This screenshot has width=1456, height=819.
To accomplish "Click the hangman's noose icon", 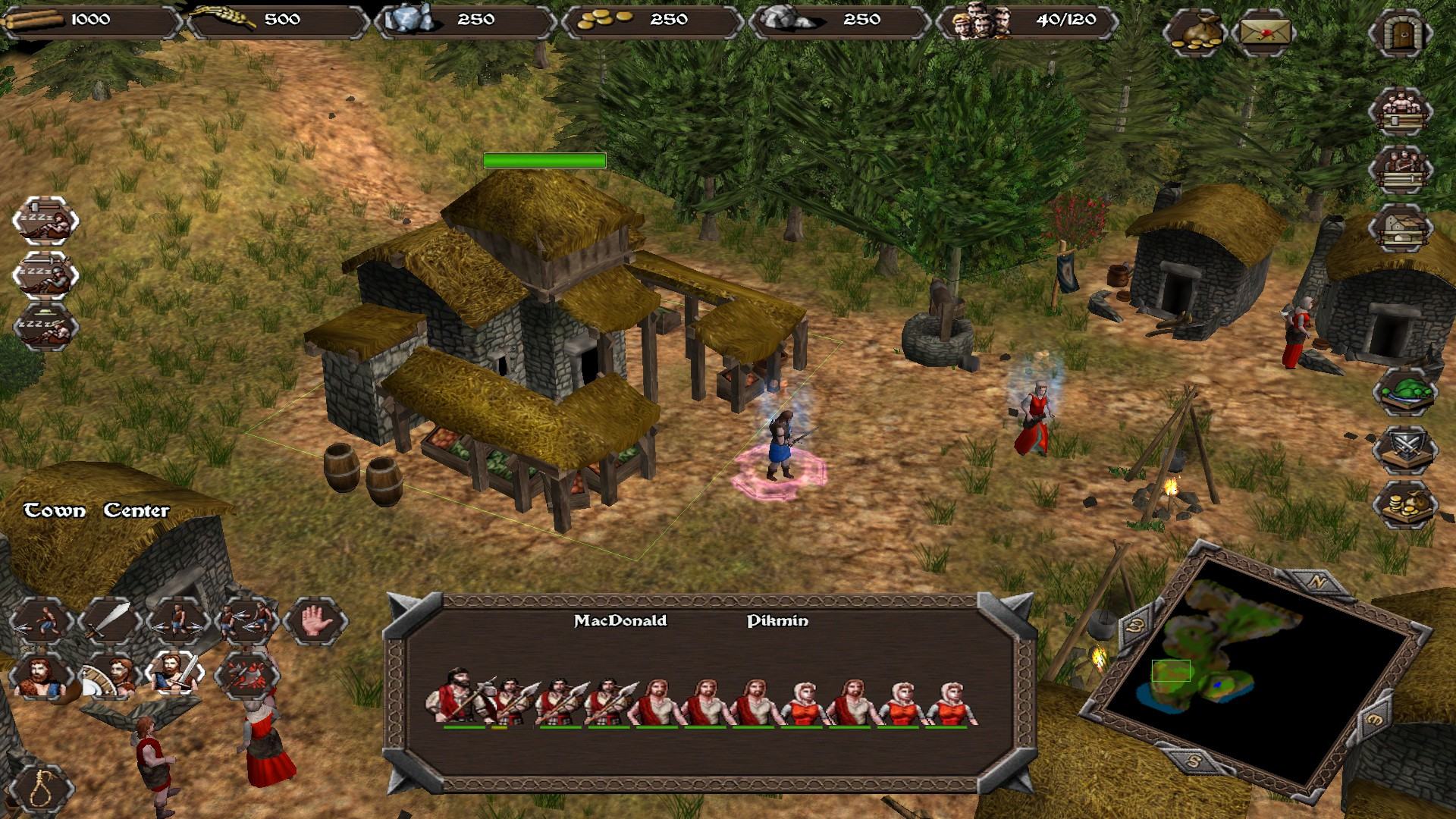I will (42, 789).
